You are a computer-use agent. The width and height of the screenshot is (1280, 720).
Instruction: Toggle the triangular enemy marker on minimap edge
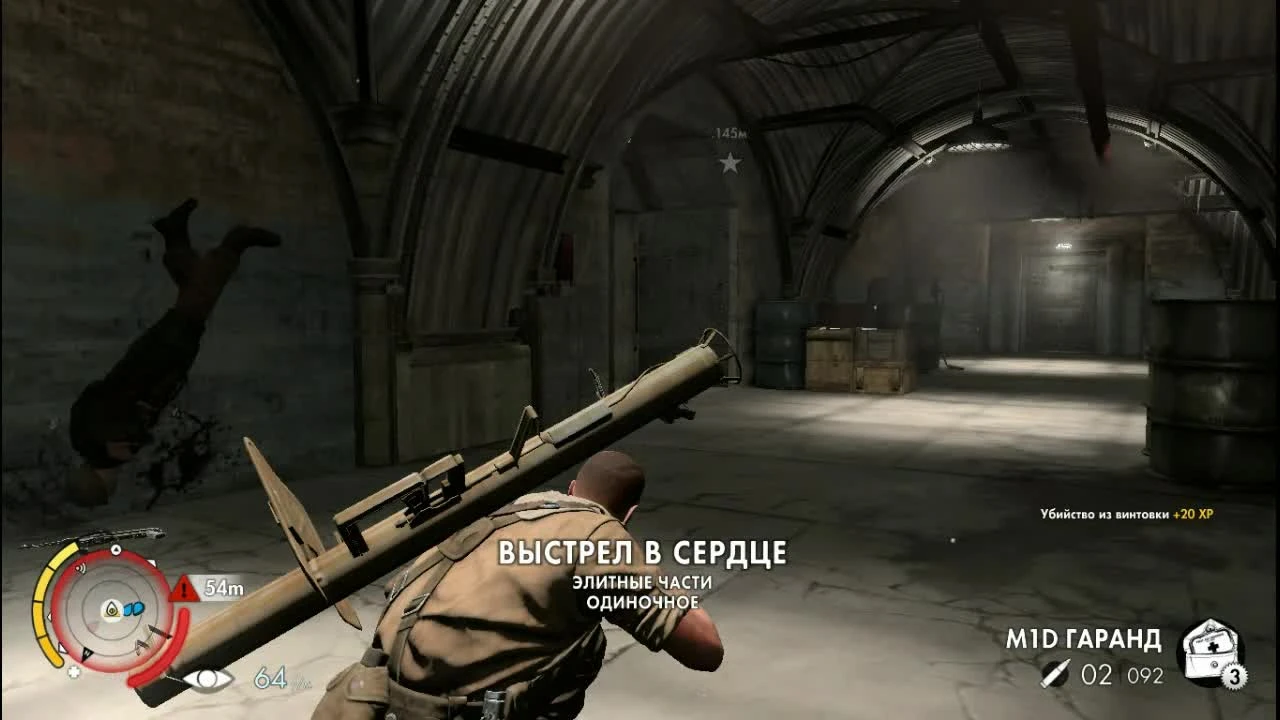point(152,562)
